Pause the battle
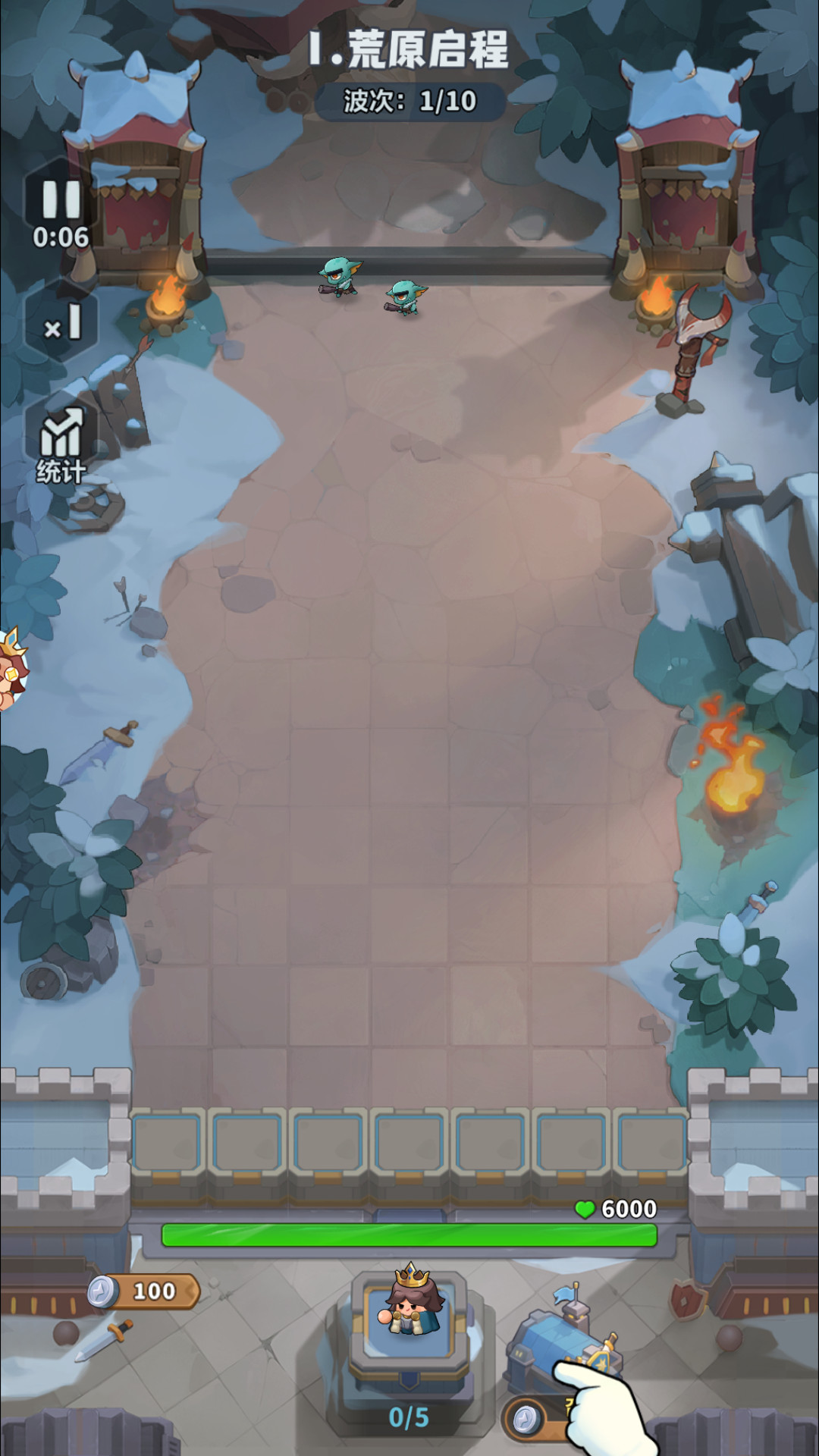 pos(61,201)
